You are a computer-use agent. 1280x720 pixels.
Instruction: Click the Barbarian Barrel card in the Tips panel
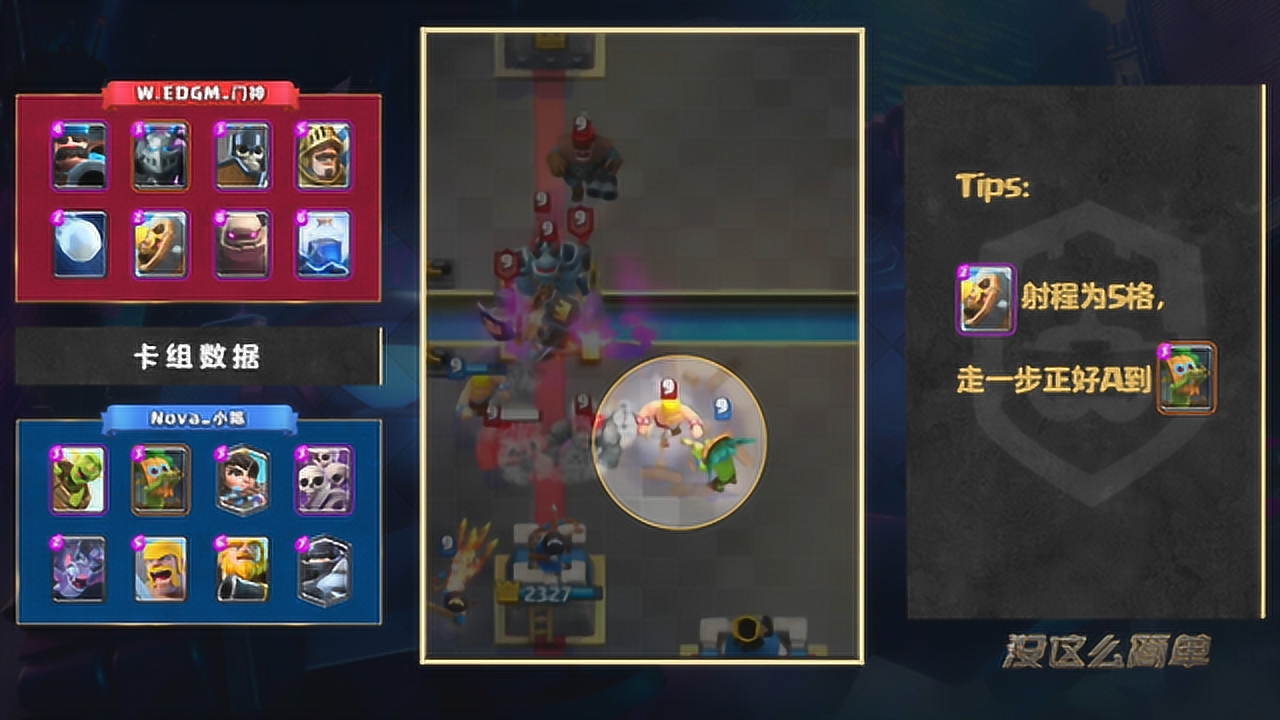pyautogui.click(x=986, y=299)
